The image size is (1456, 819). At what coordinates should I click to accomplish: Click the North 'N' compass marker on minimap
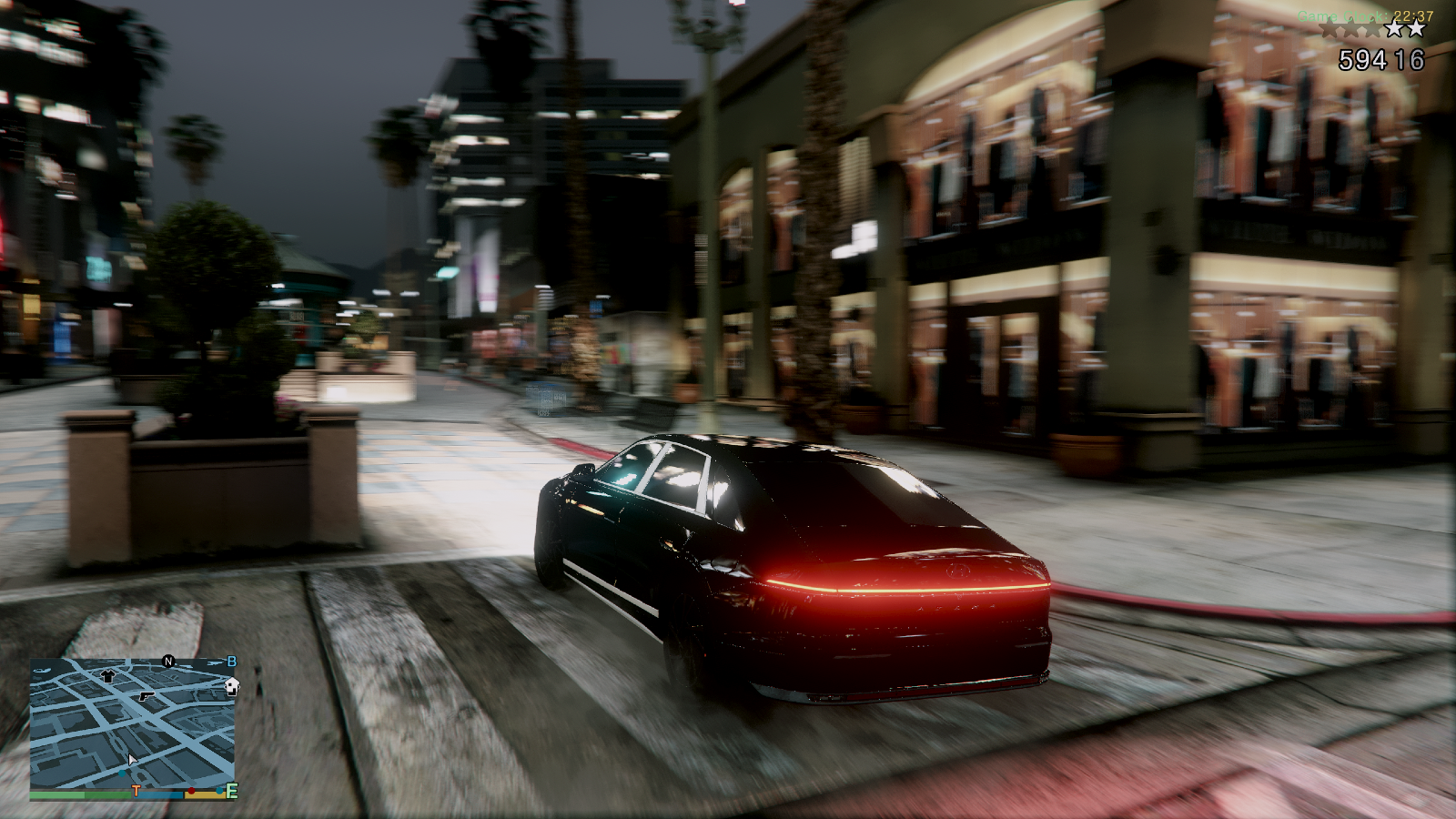[x=168, y=662]
